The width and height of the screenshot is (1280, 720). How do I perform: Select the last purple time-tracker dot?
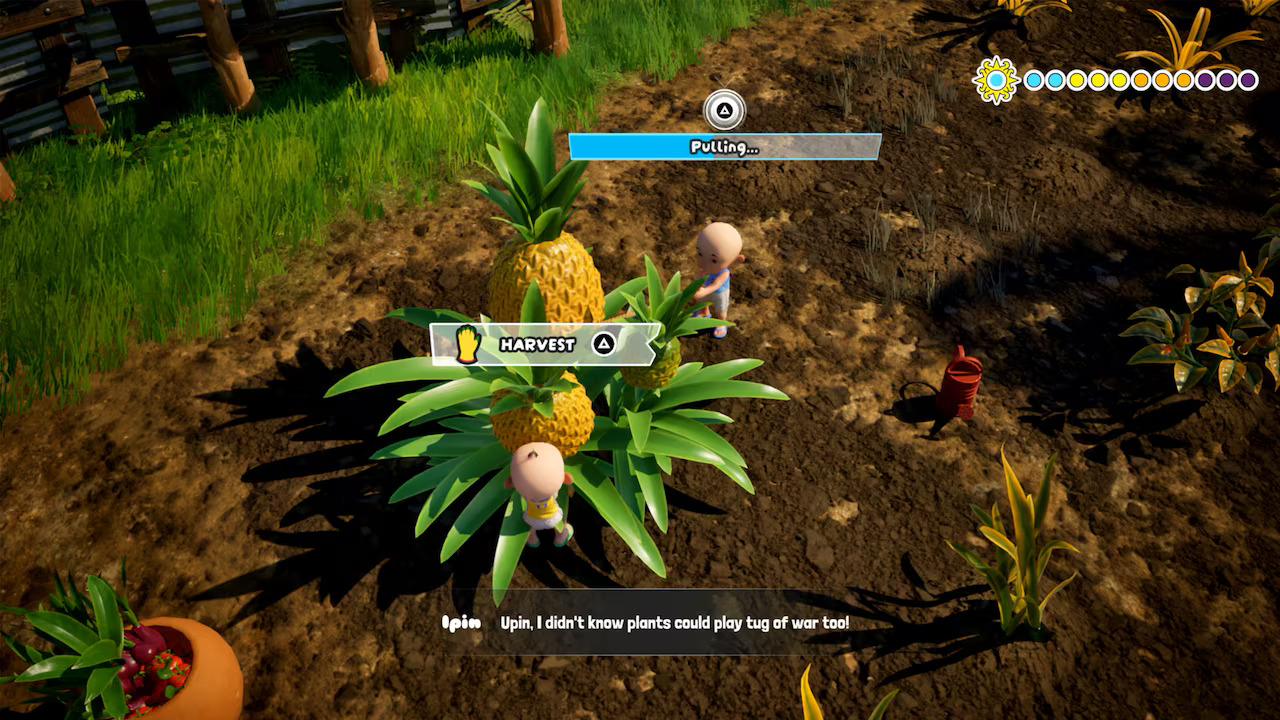point(1247,80)
